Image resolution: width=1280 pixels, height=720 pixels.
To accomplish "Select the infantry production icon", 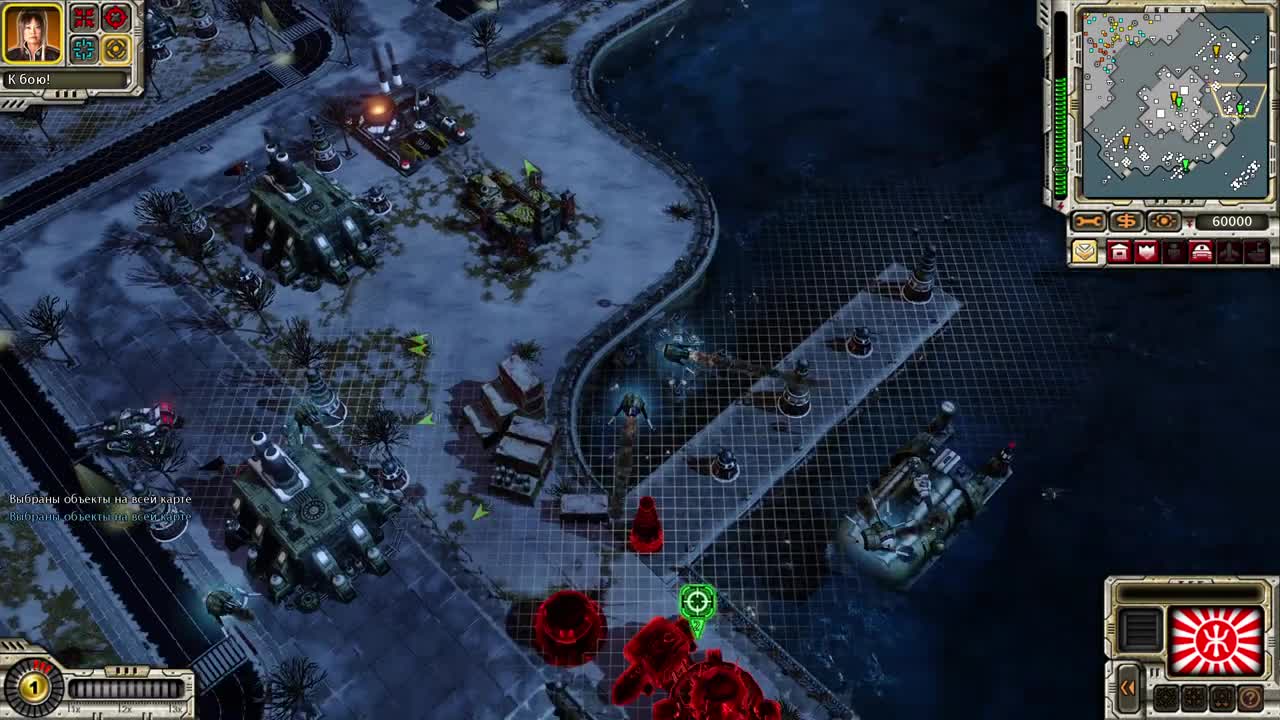I will [1172, 250].
